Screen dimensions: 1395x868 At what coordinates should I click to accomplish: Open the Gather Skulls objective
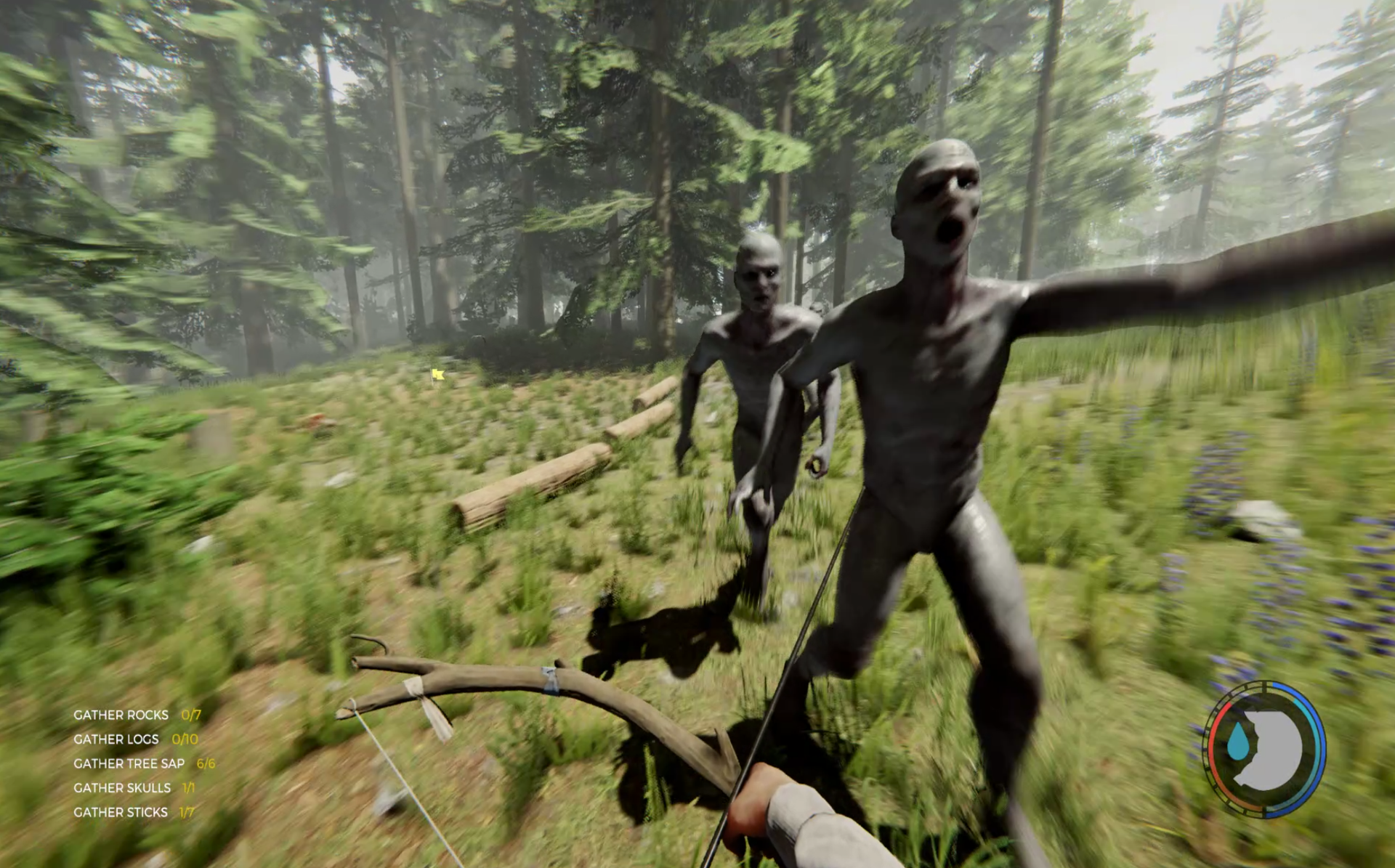tap(122, 788)
